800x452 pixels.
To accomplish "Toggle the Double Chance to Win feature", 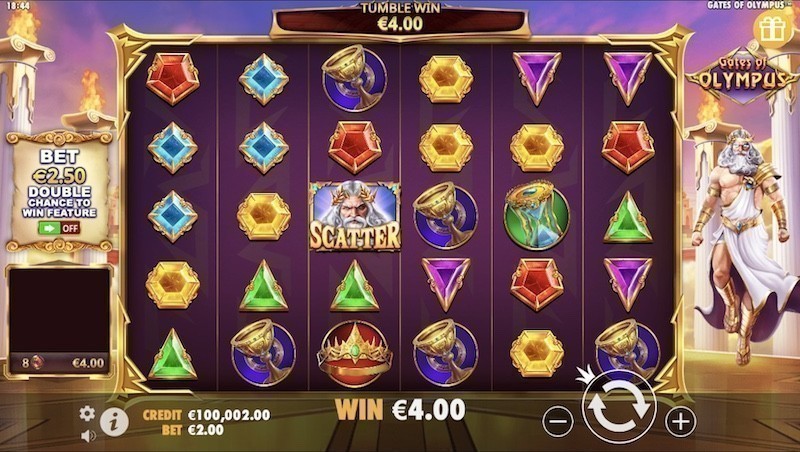I will pyautogui.click(x=59, y=228).
